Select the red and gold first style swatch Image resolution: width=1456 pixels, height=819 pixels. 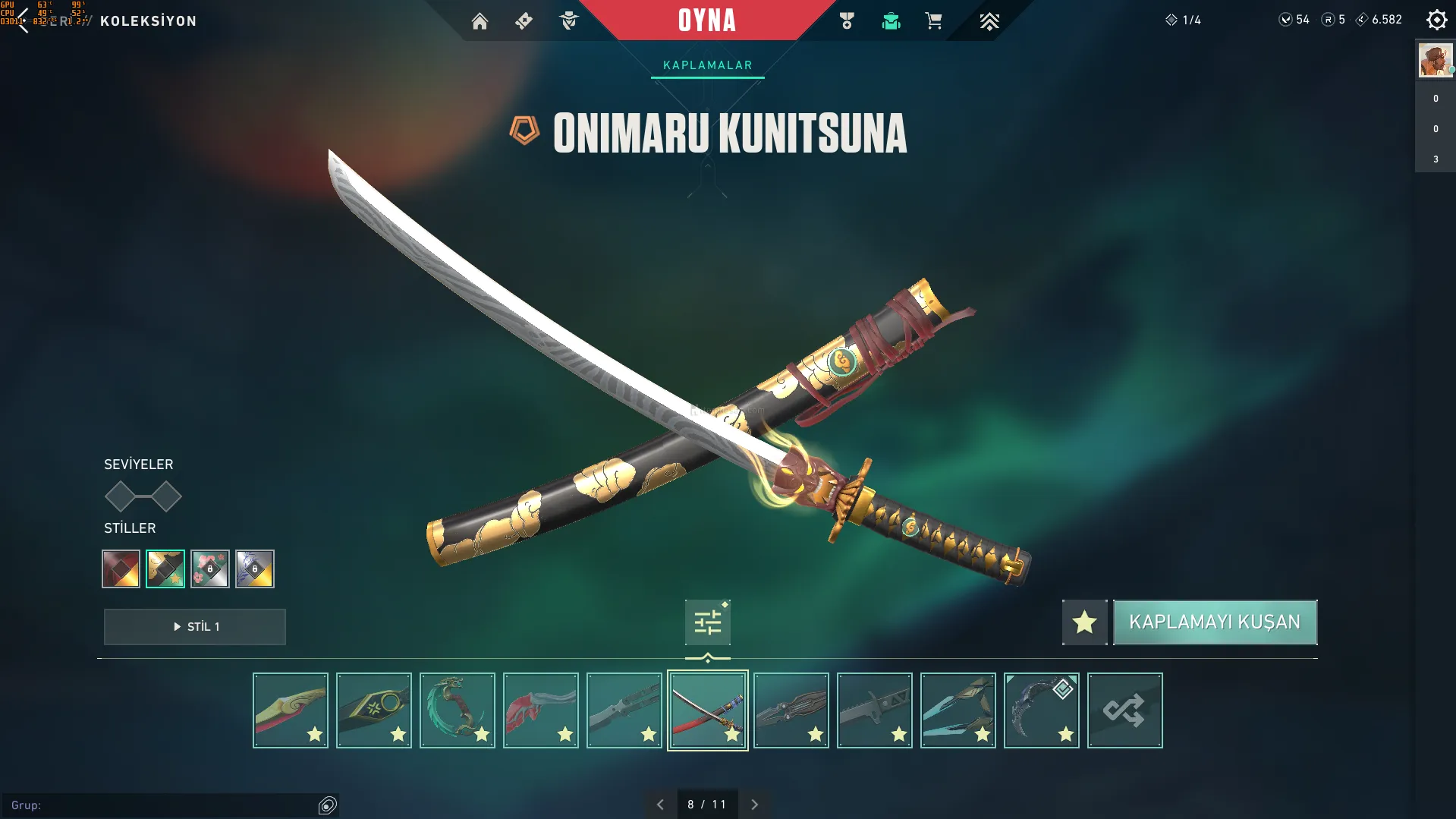pyautogui.click(x=121, y=569)
